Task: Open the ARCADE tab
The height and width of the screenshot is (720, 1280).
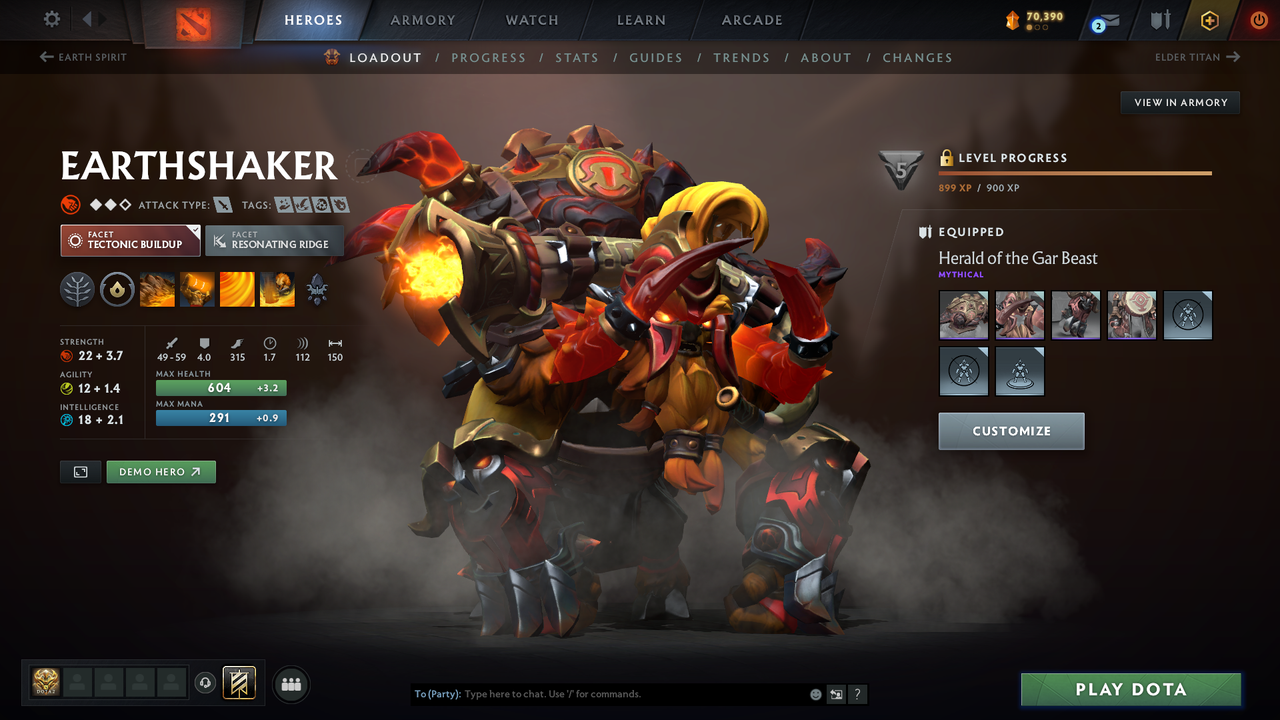Action: [751, 20]
